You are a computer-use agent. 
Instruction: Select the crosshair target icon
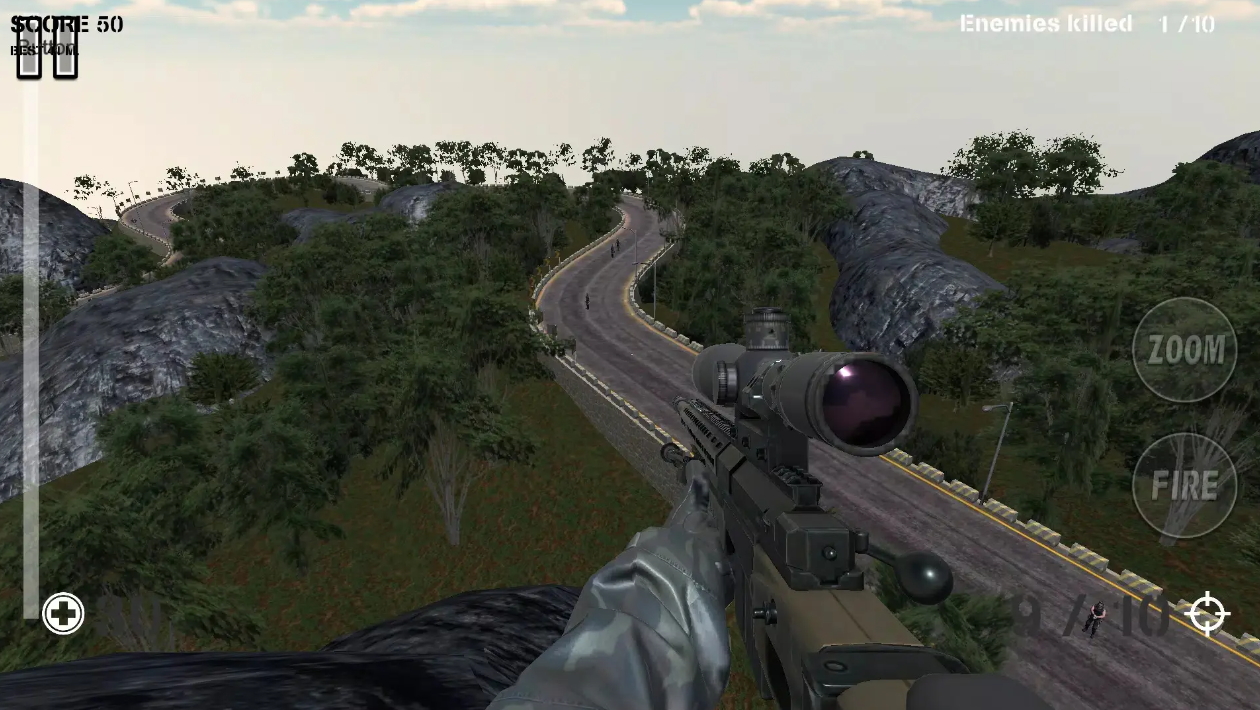pyautogui.click(x=1208, y=613)
